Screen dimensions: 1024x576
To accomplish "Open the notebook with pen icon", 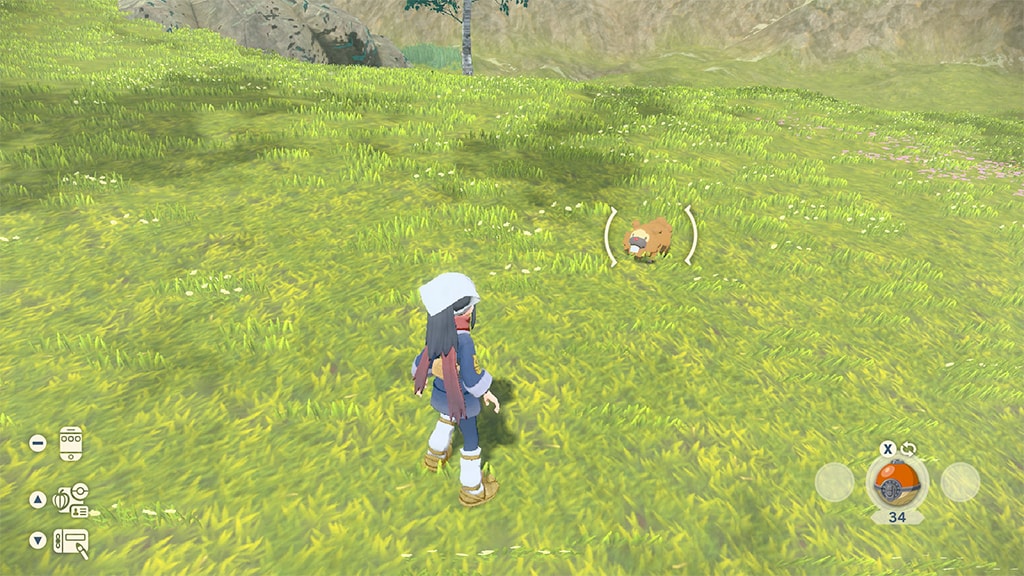I will (x=71, y=542).
